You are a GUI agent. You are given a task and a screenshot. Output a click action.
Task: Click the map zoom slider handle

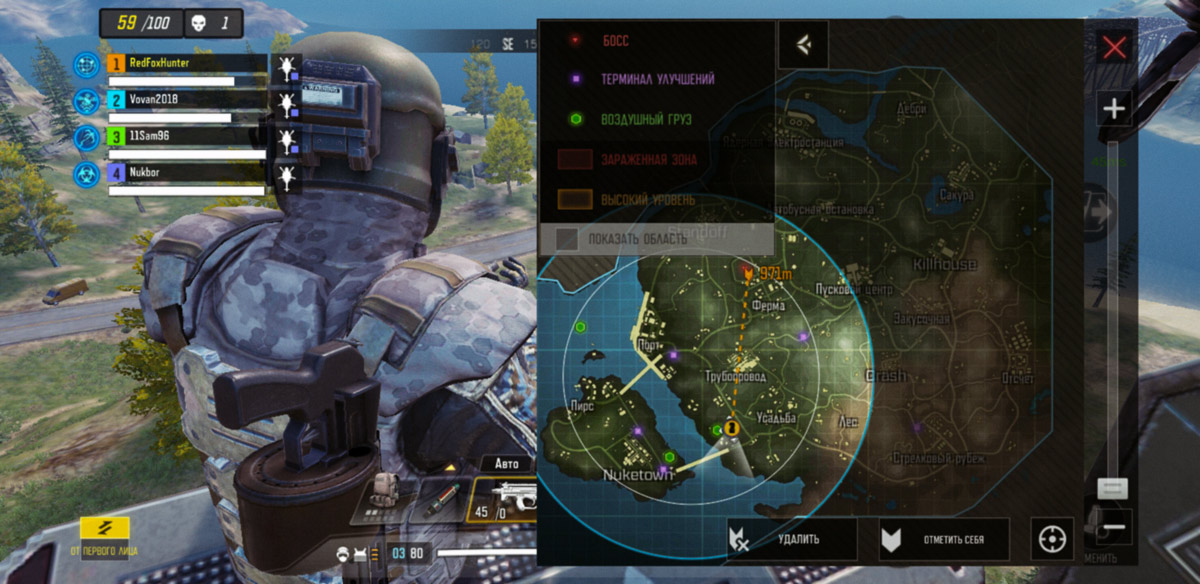tap(1113, 488)
